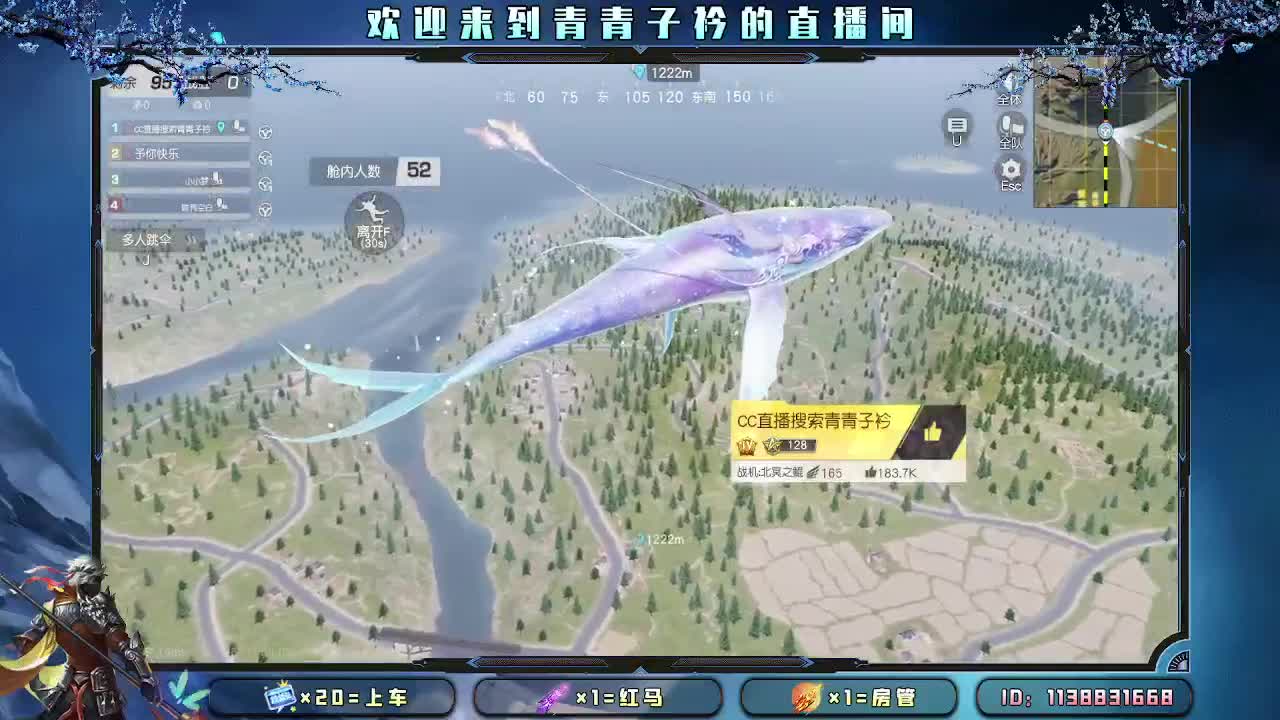Click the emblem badge on the minimap flight route
Image resolution: width=1280 pixels, height=720 pixels.
1106,130
